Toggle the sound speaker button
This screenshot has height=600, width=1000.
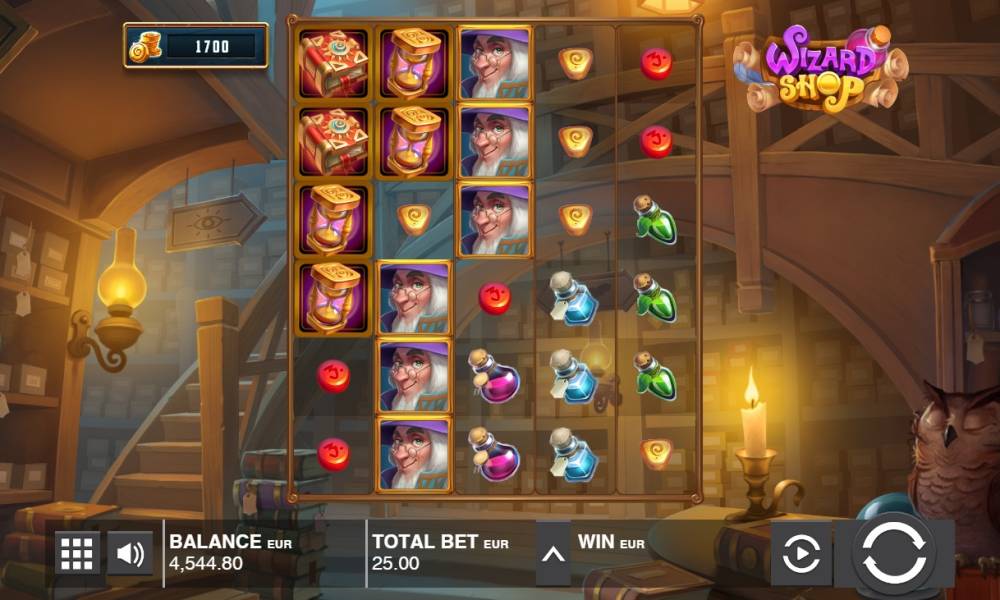click(x=130, y=553)
